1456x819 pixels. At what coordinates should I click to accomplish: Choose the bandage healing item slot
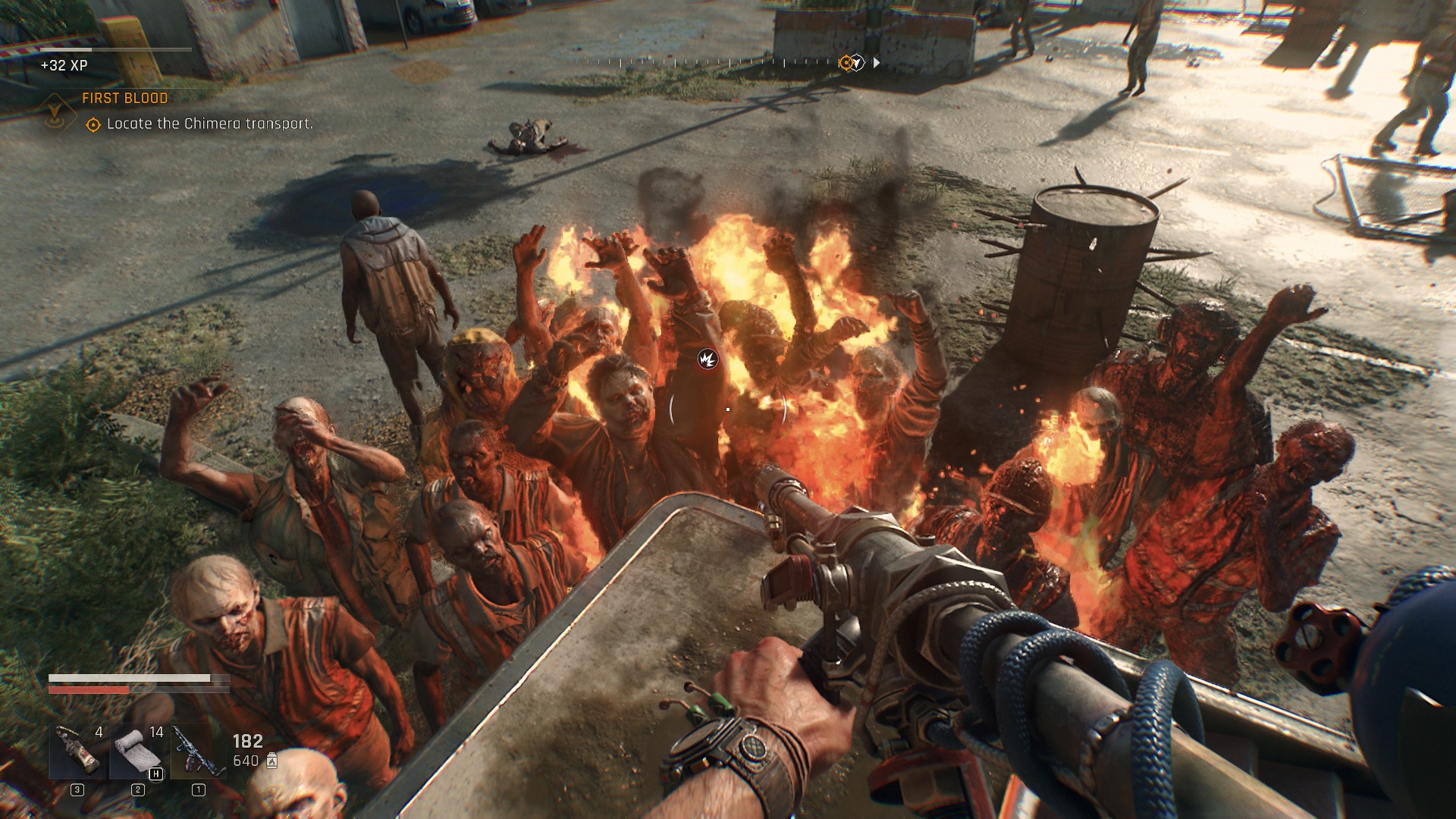point(137,751)
